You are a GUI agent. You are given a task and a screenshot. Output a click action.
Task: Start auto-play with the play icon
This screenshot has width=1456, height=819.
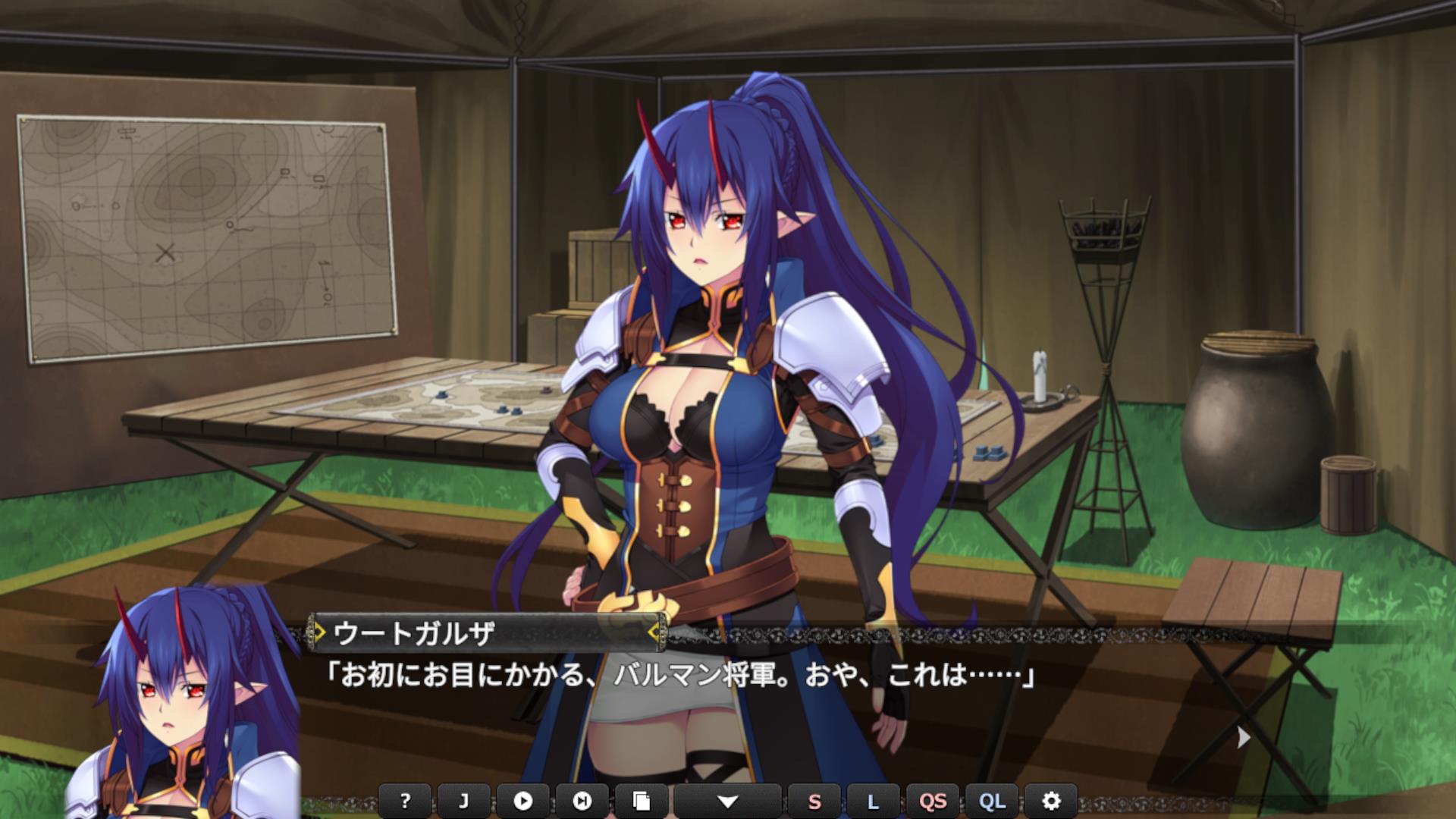523,801
